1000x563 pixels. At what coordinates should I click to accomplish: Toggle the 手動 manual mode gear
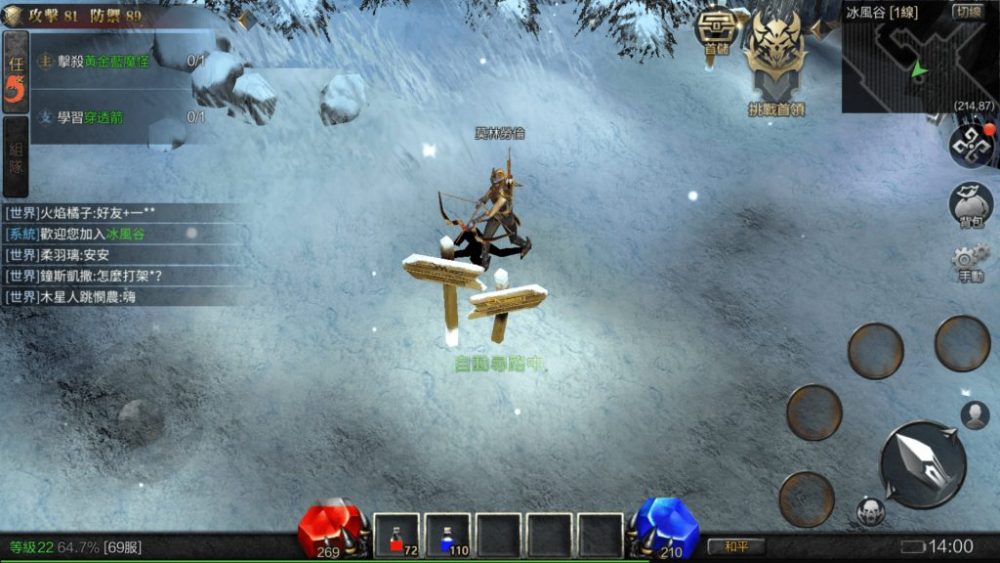[x=970, y=262]
